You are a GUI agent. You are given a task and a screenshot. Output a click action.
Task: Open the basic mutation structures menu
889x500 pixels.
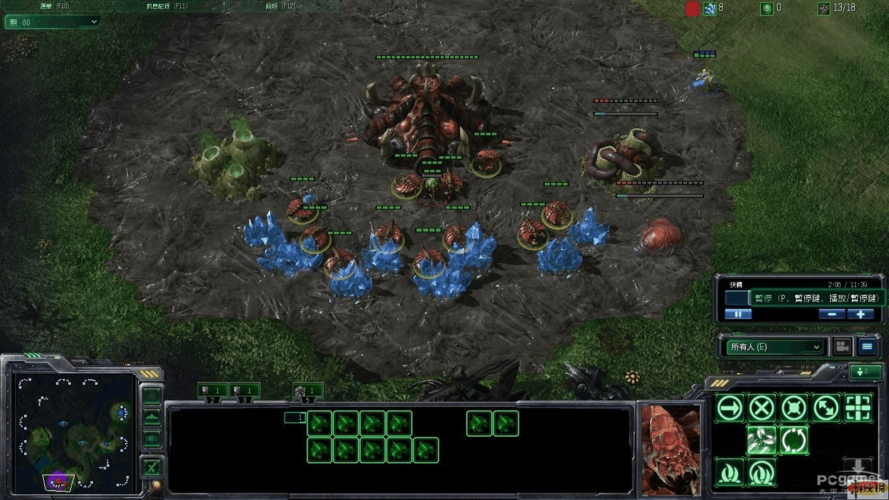730,471
